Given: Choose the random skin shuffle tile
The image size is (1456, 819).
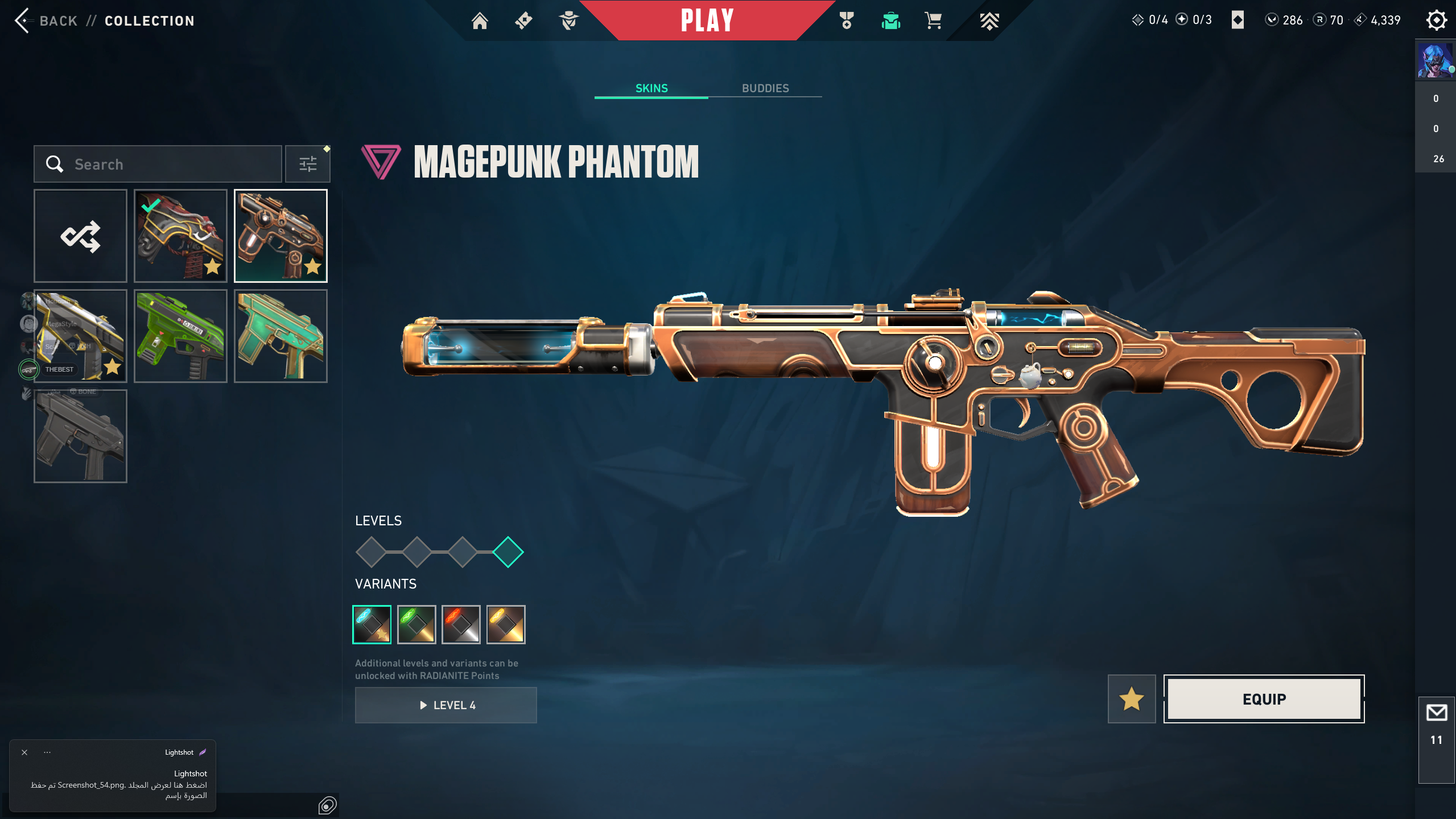Looking at the screenshot, I should (x=80, y=236).
